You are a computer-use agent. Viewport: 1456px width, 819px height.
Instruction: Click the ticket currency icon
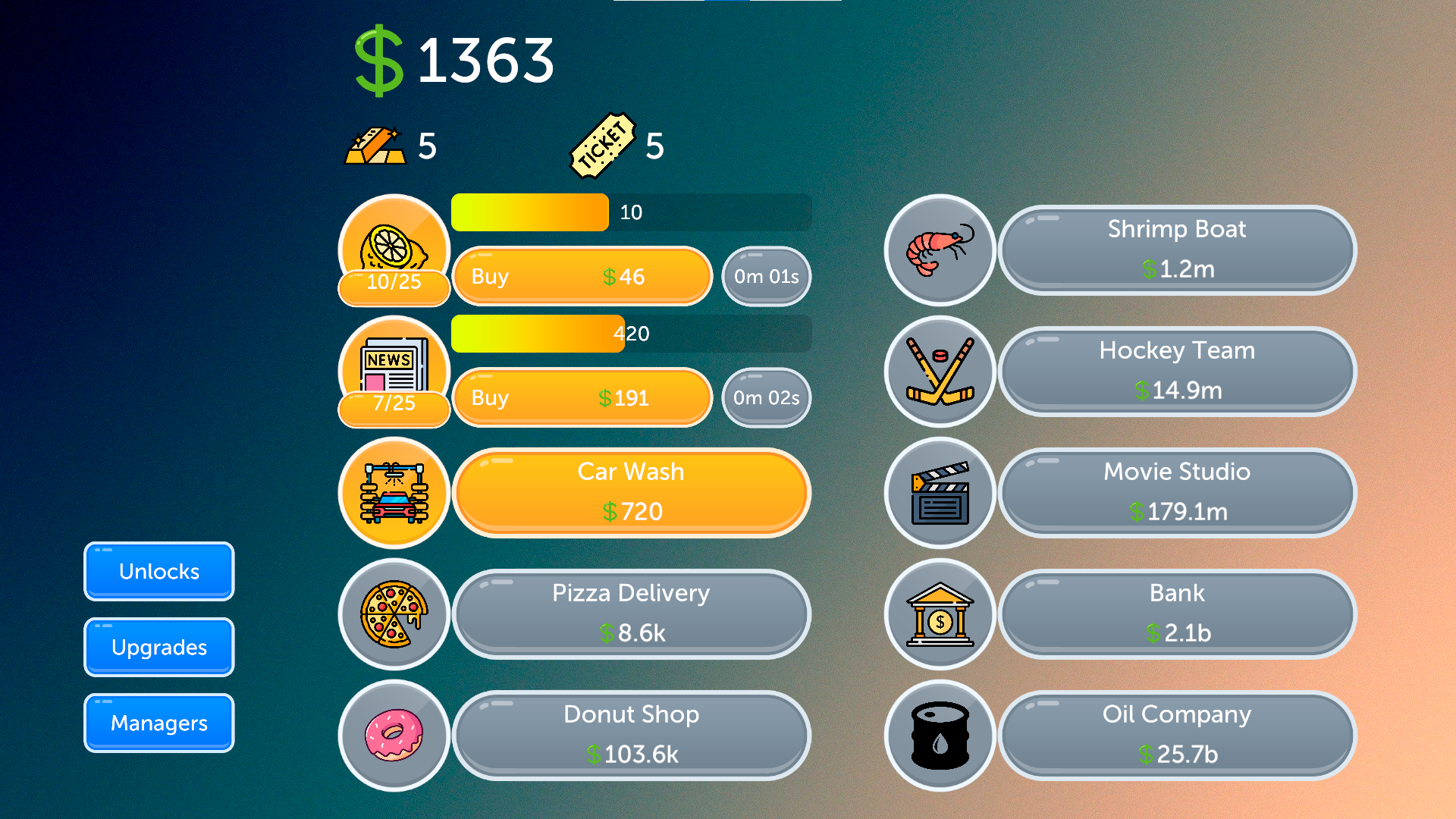[x=603, y=144]
